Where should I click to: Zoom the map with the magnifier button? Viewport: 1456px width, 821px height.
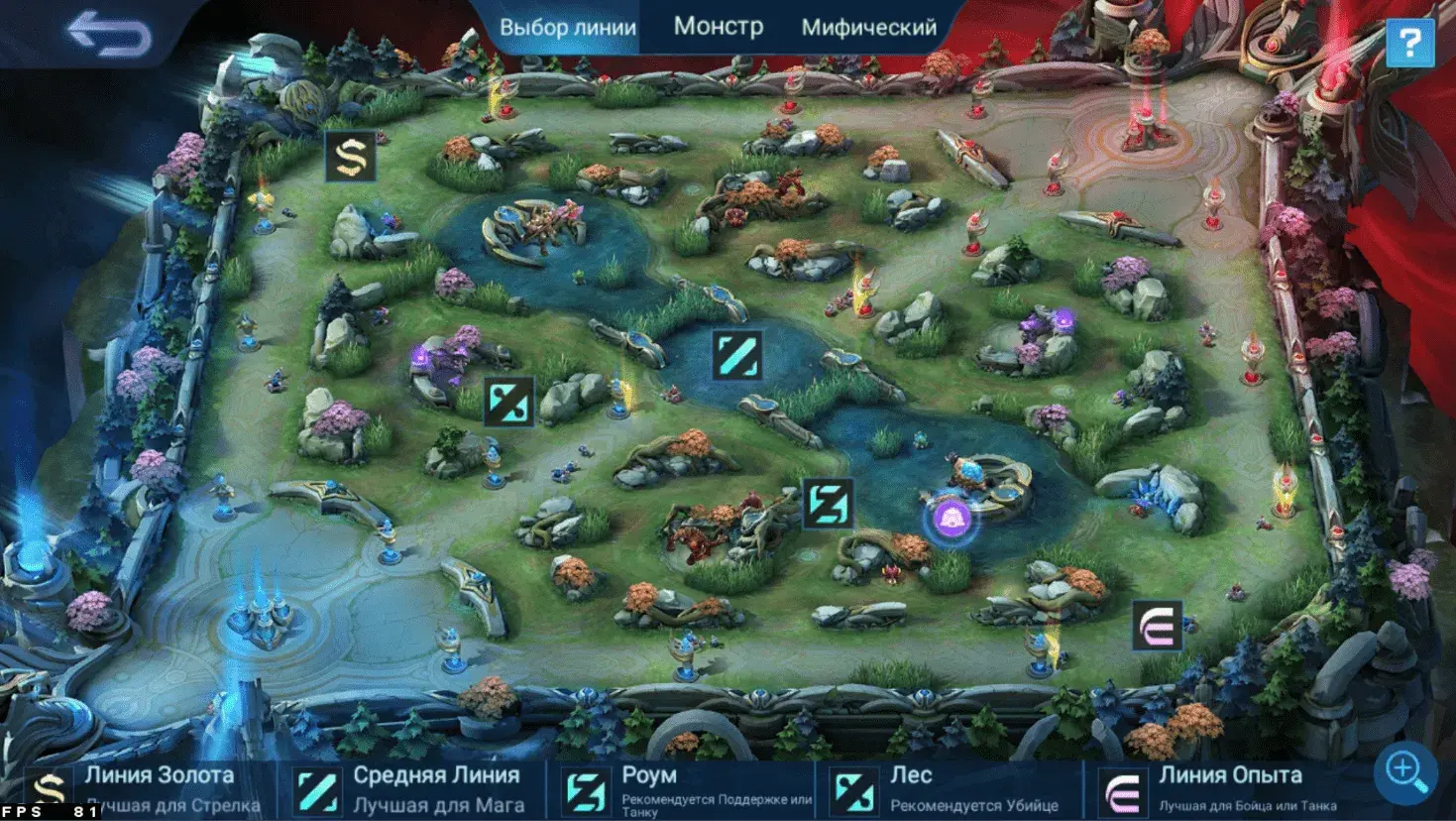[1405, 769]
